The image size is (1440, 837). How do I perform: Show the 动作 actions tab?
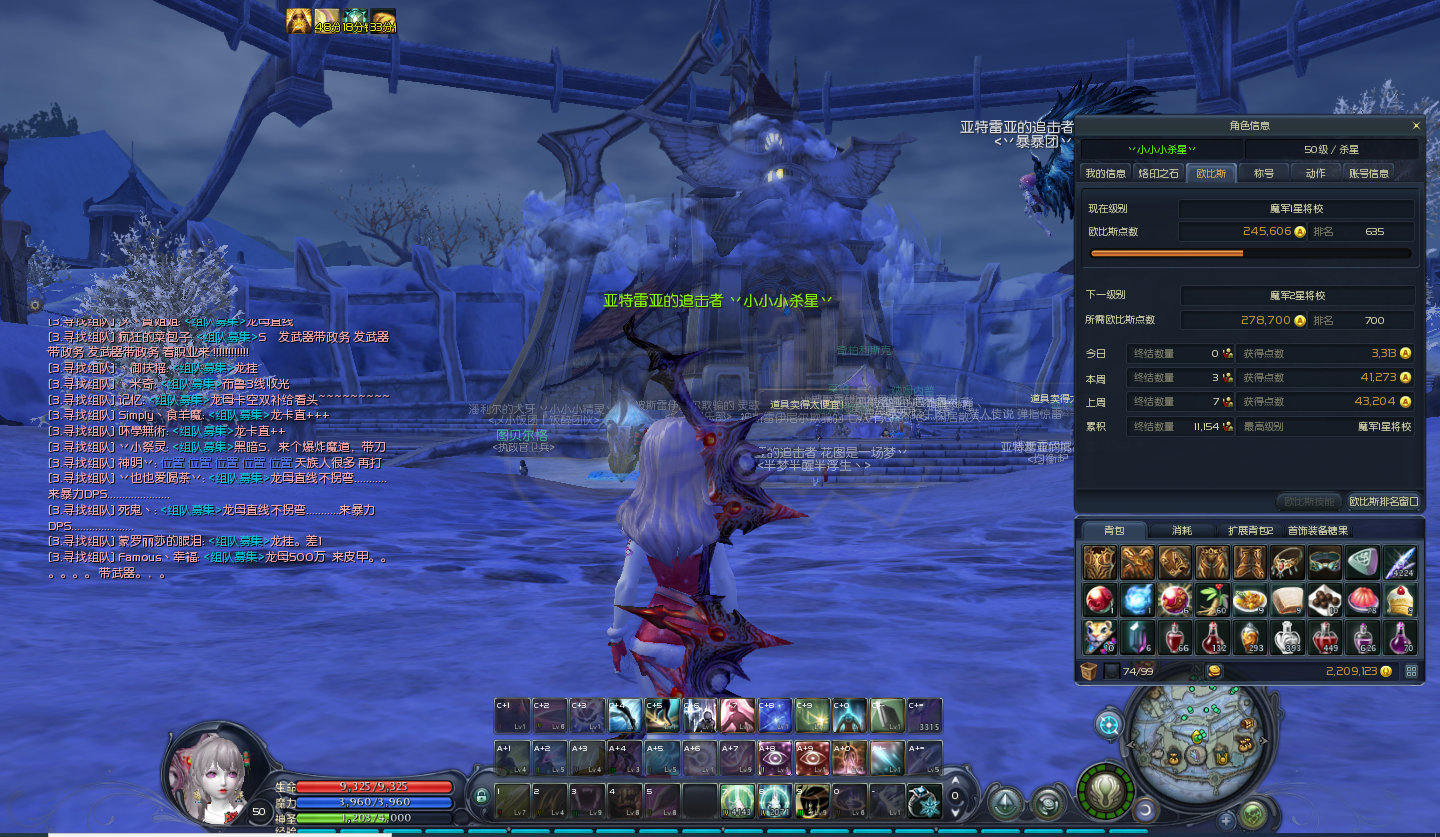pyautogui.click(x=1315, y=173)
